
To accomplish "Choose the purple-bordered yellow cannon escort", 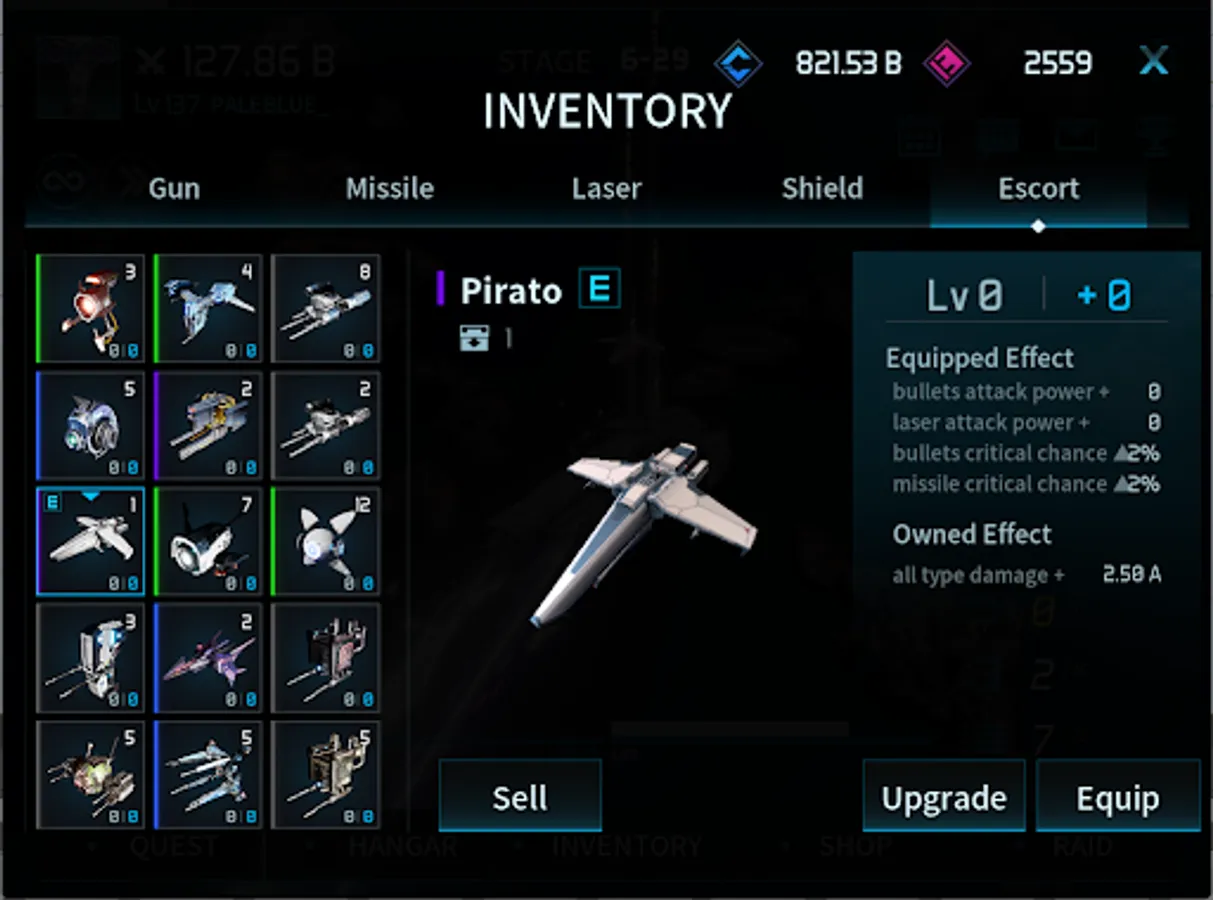I will [x=208, y=425].
